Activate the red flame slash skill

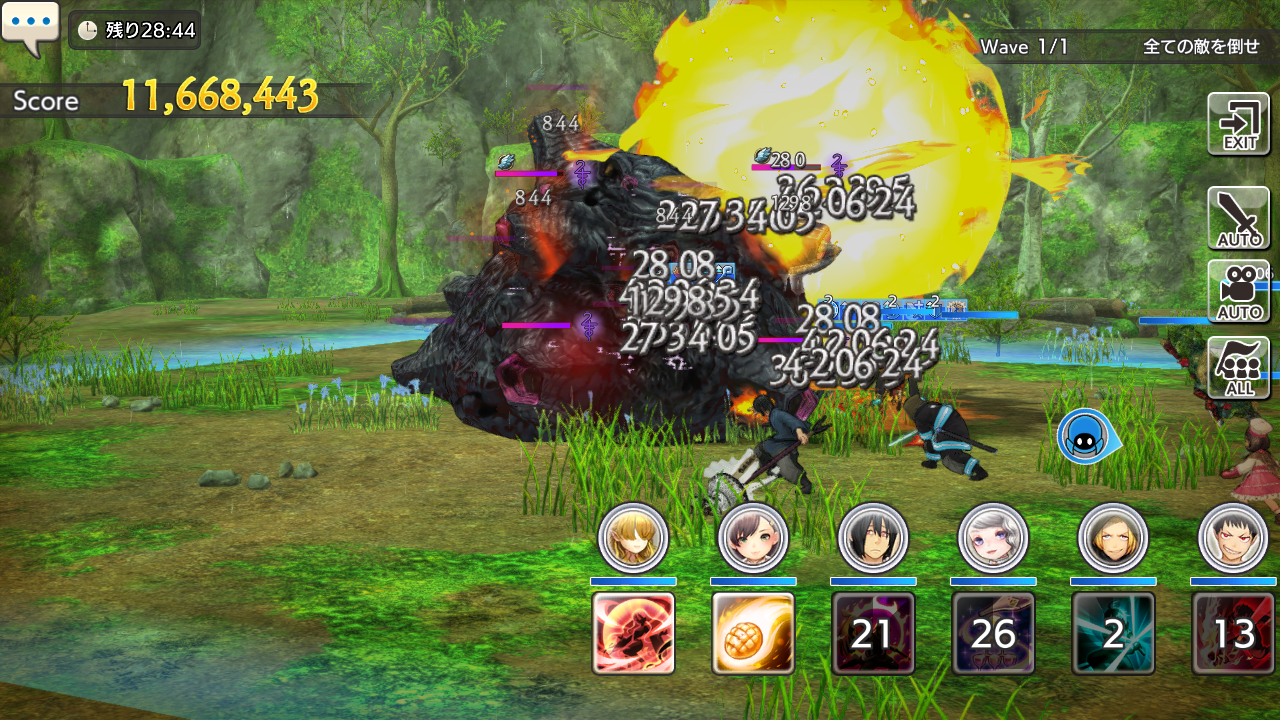[x=633, y=633]
